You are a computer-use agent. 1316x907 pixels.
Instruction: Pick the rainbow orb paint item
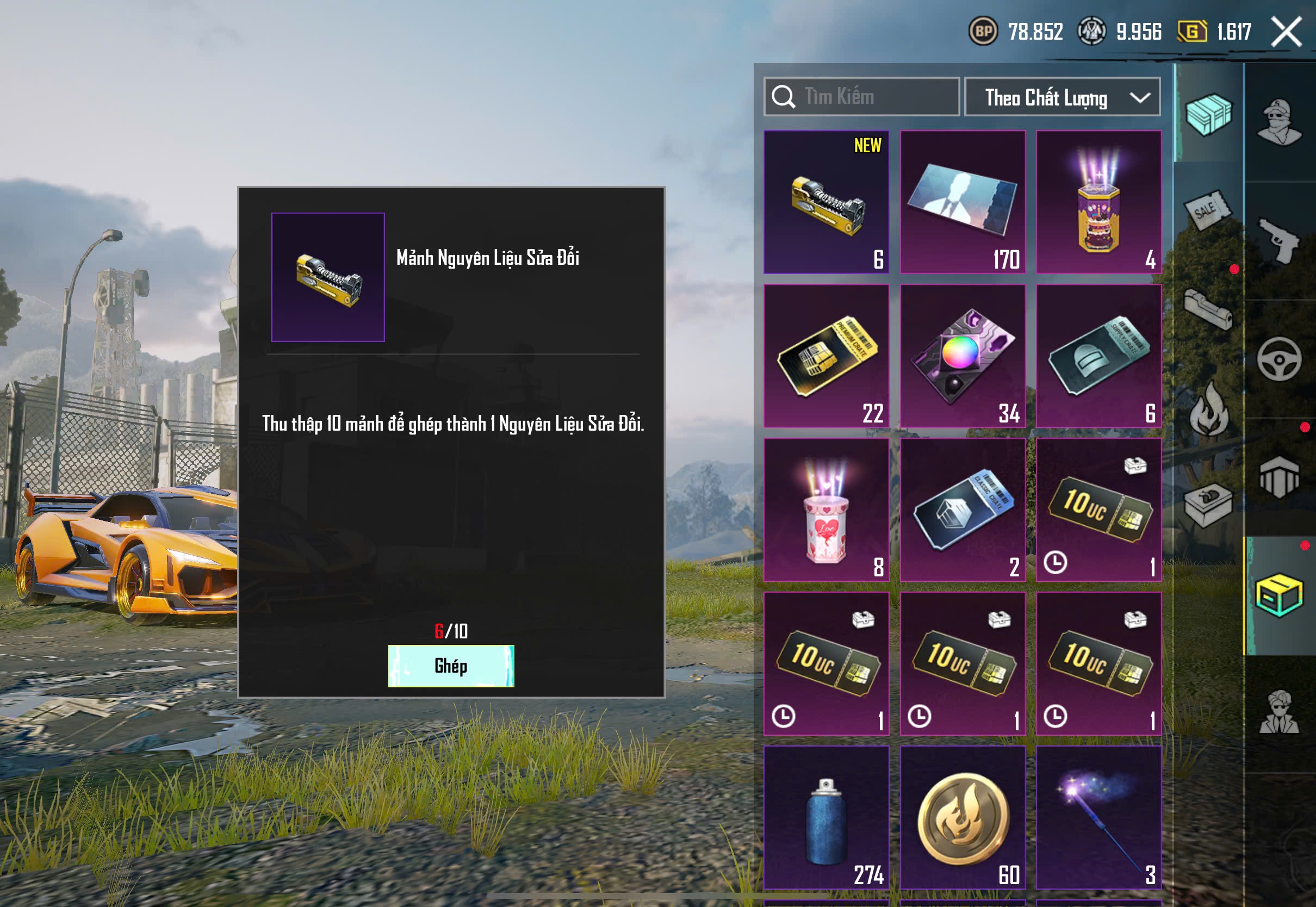point(962,356)
